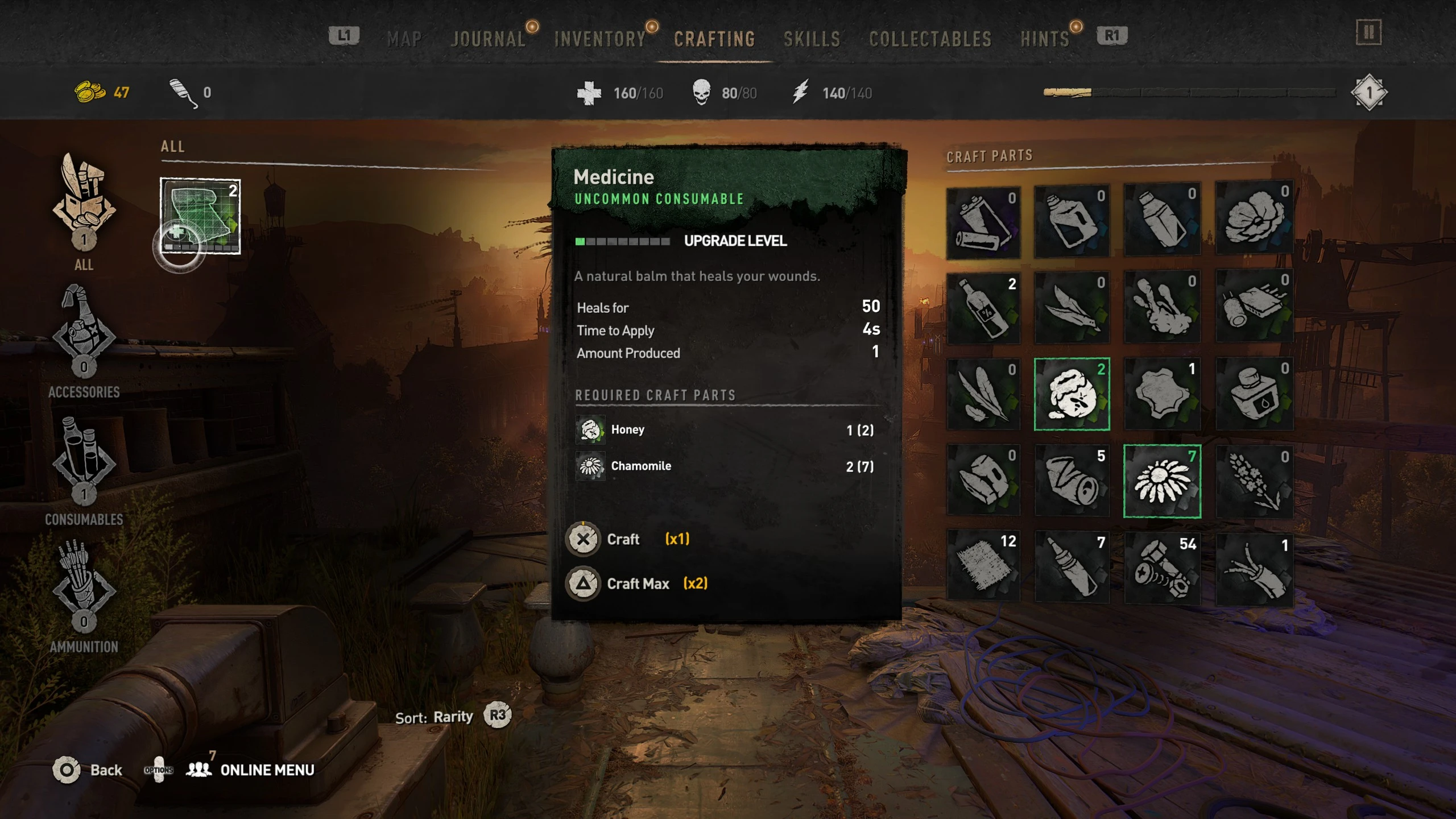Show the Collectables tab
Viewport: 1456px width, 819px height.
tap(930, 39)
